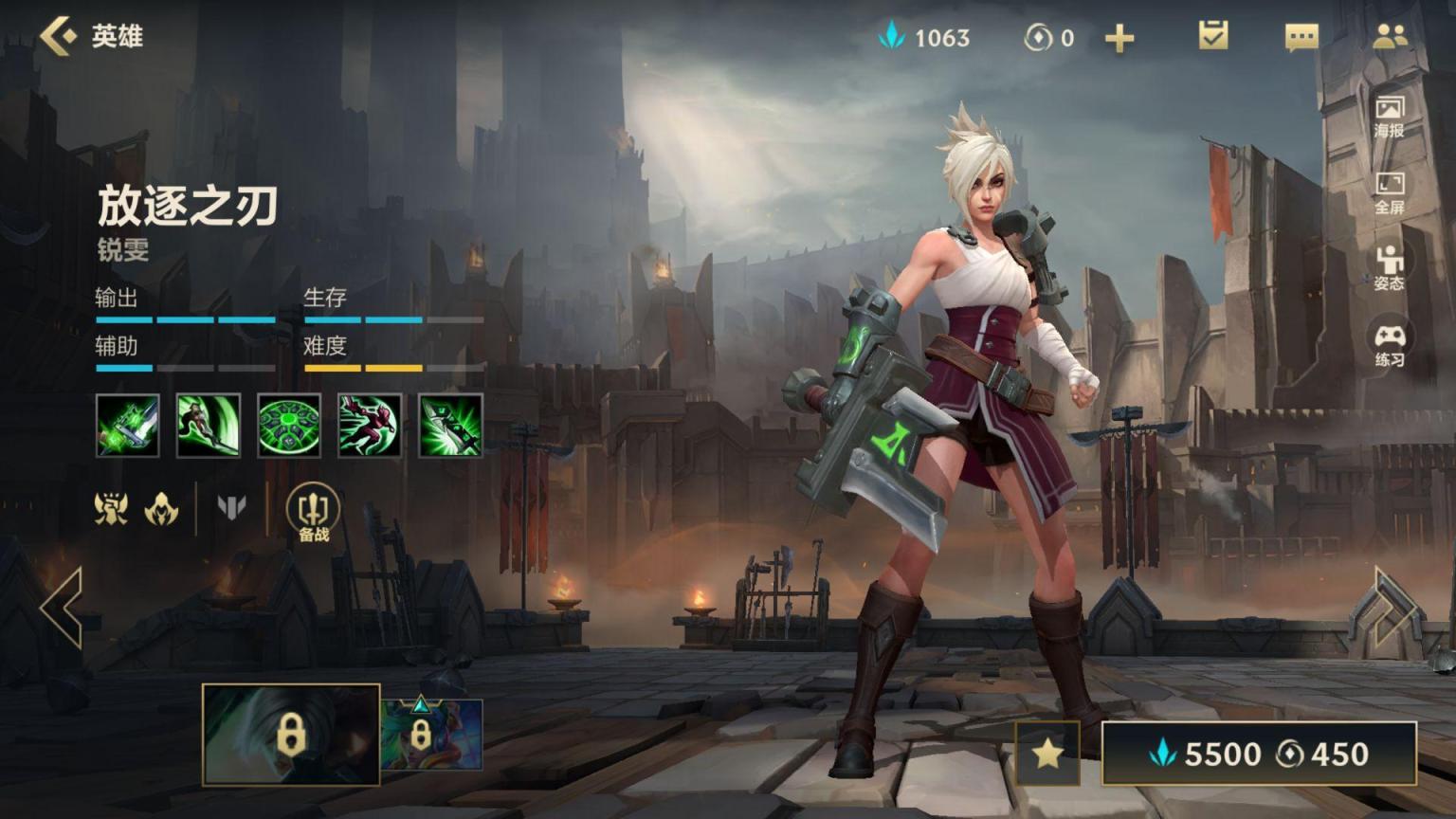Select the green rune circle ability icon
This screenshot has height=819, width=1456.
pyautogui.click(x=289, y=426)
